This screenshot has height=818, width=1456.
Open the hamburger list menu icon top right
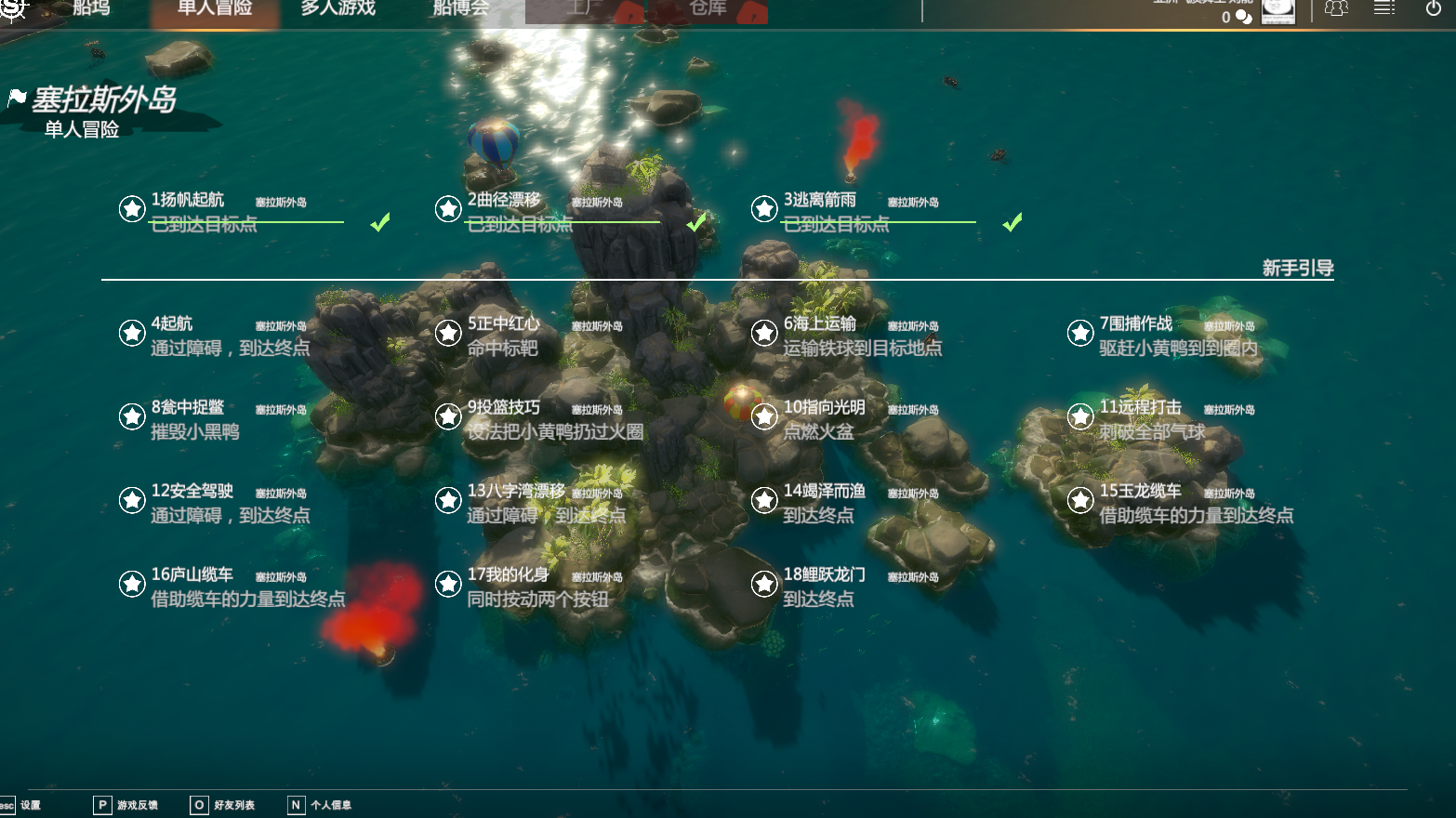click(1384, 7)
